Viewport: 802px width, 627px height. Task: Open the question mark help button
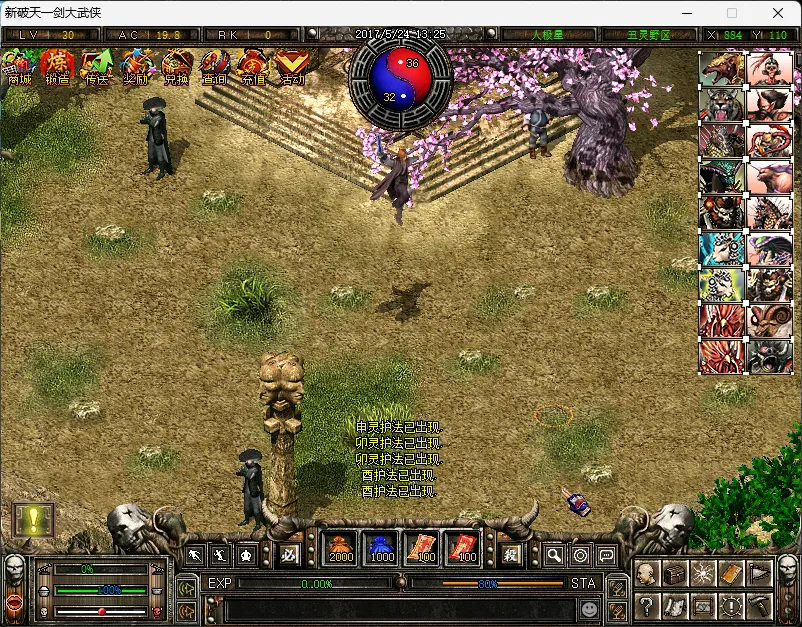647,605
